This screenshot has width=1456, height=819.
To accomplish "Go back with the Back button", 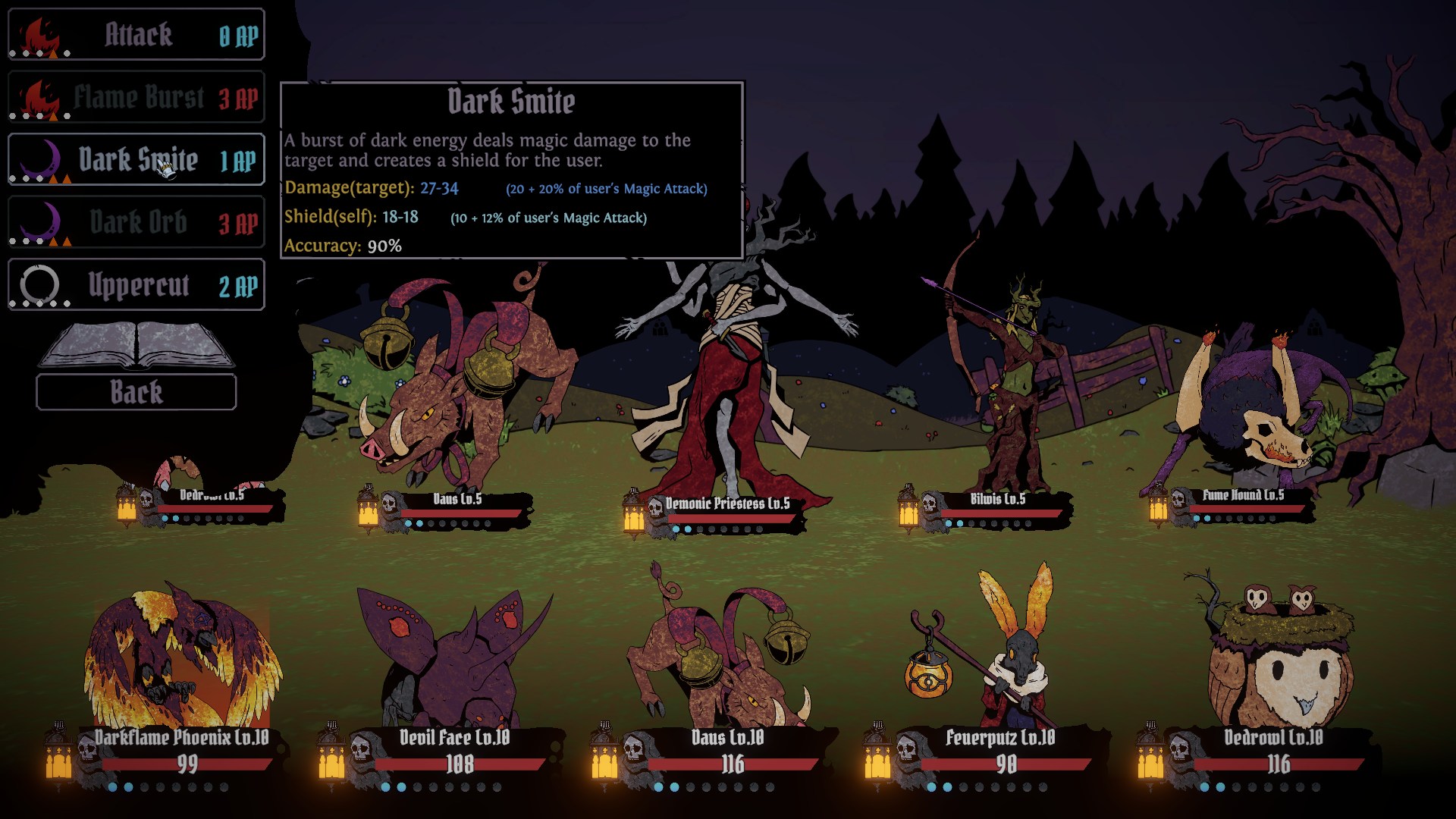I will pyautogui.click(x=136, y=392).
